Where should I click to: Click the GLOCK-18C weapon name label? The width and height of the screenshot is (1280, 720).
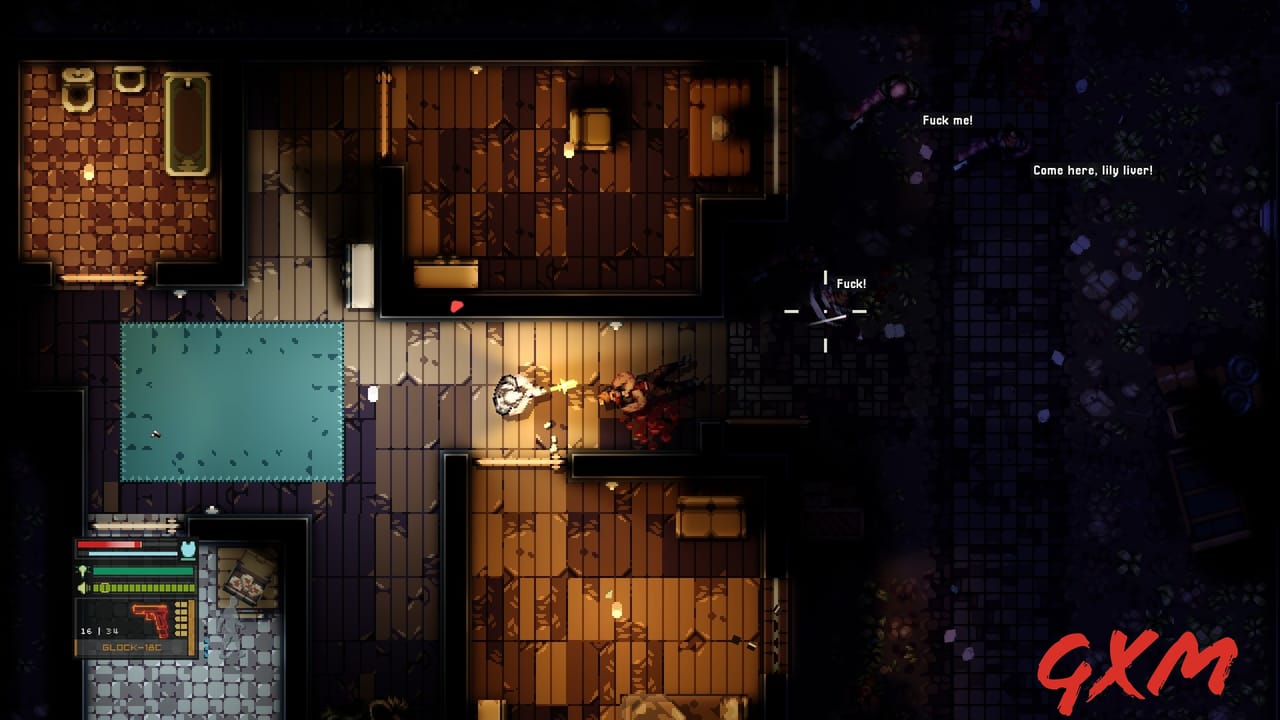tap(130, 648)
